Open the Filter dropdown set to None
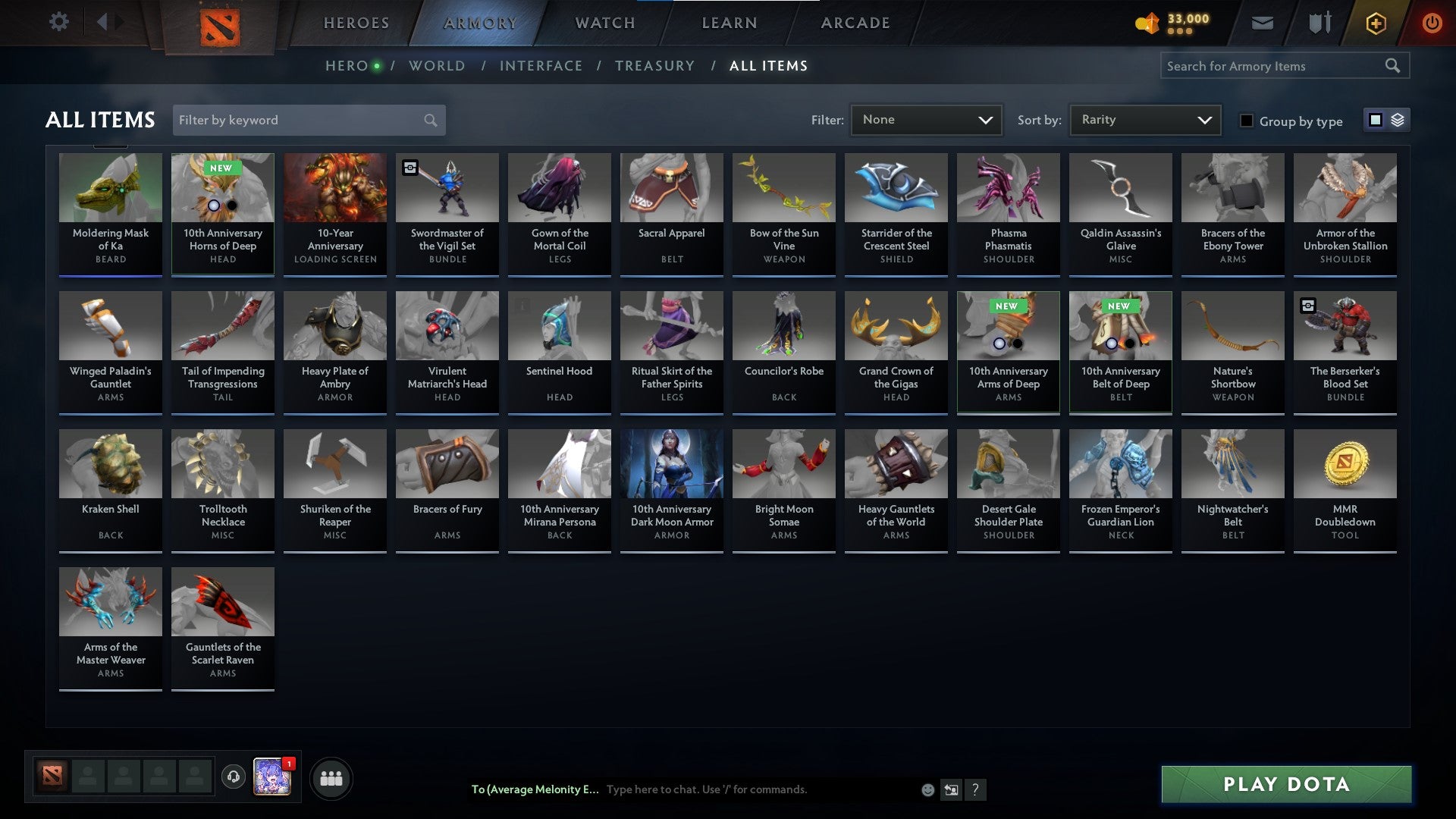1456x819 pixels. tap(926, 119)
